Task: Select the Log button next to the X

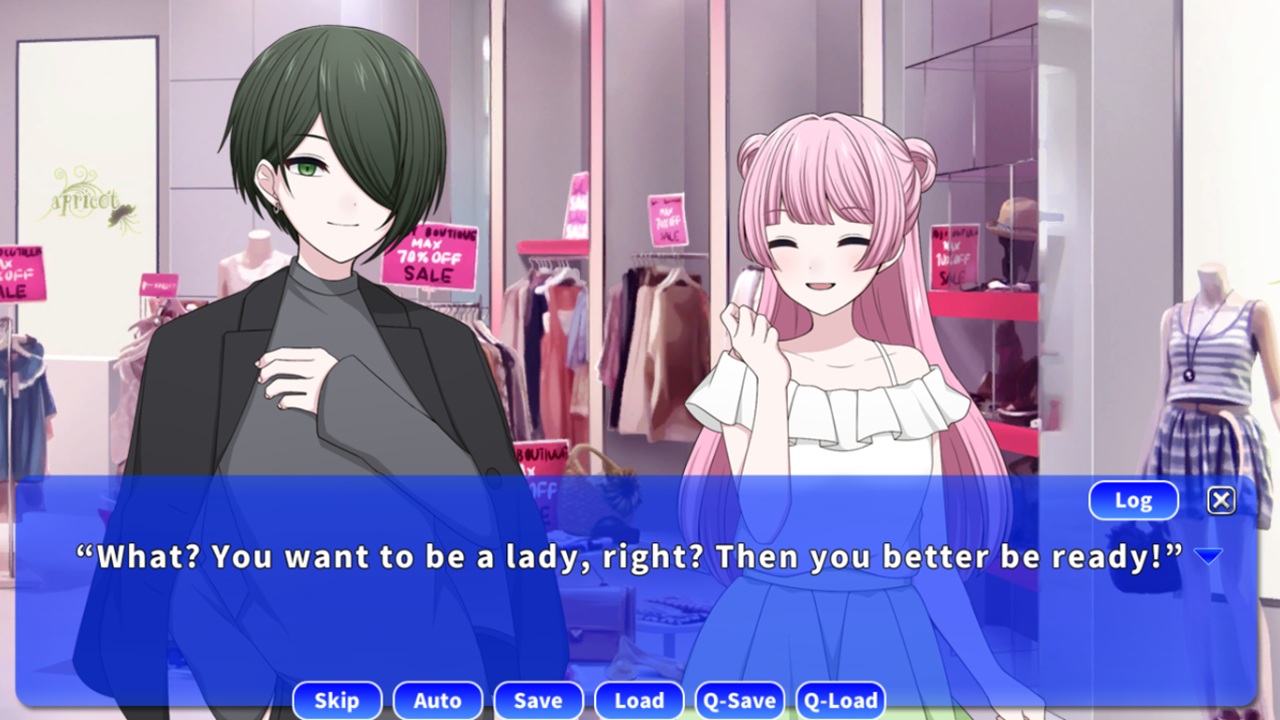Action: (1133, 500)
